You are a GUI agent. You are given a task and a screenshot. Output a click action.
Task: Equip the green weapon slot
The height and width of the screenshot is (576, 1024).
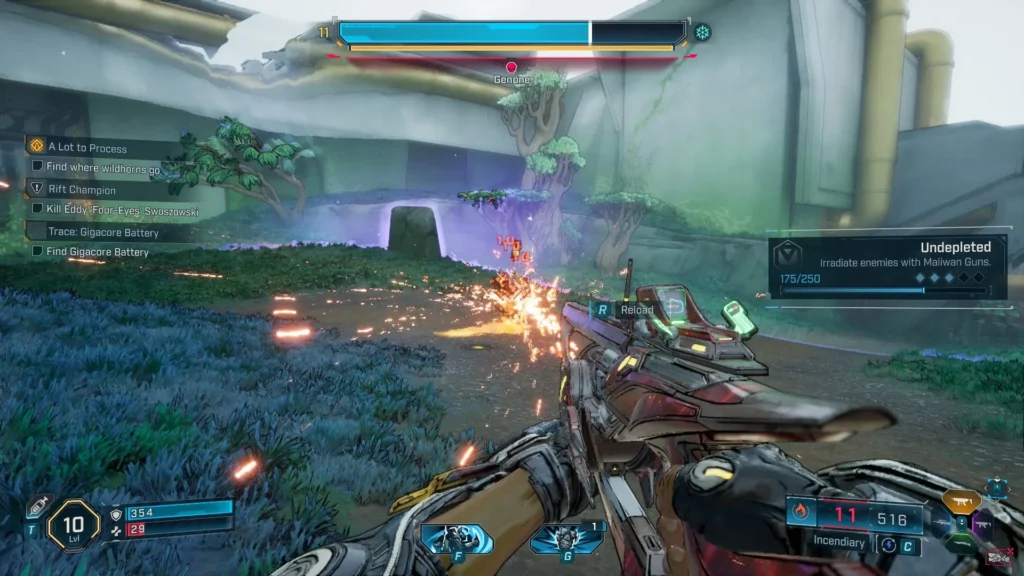[962, 545]
